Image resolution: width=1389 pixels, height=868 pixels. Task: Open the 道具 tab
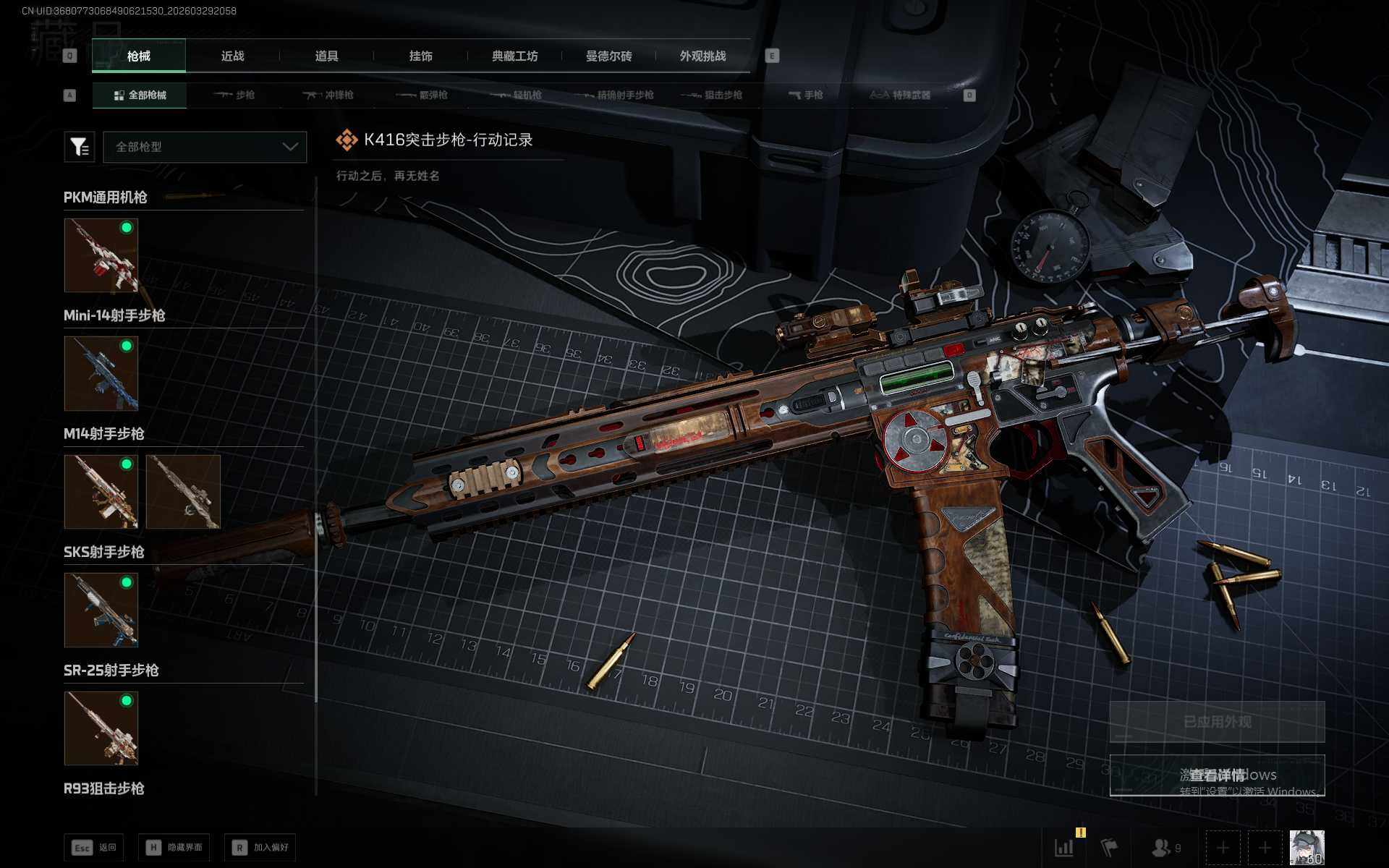point(326,56)
